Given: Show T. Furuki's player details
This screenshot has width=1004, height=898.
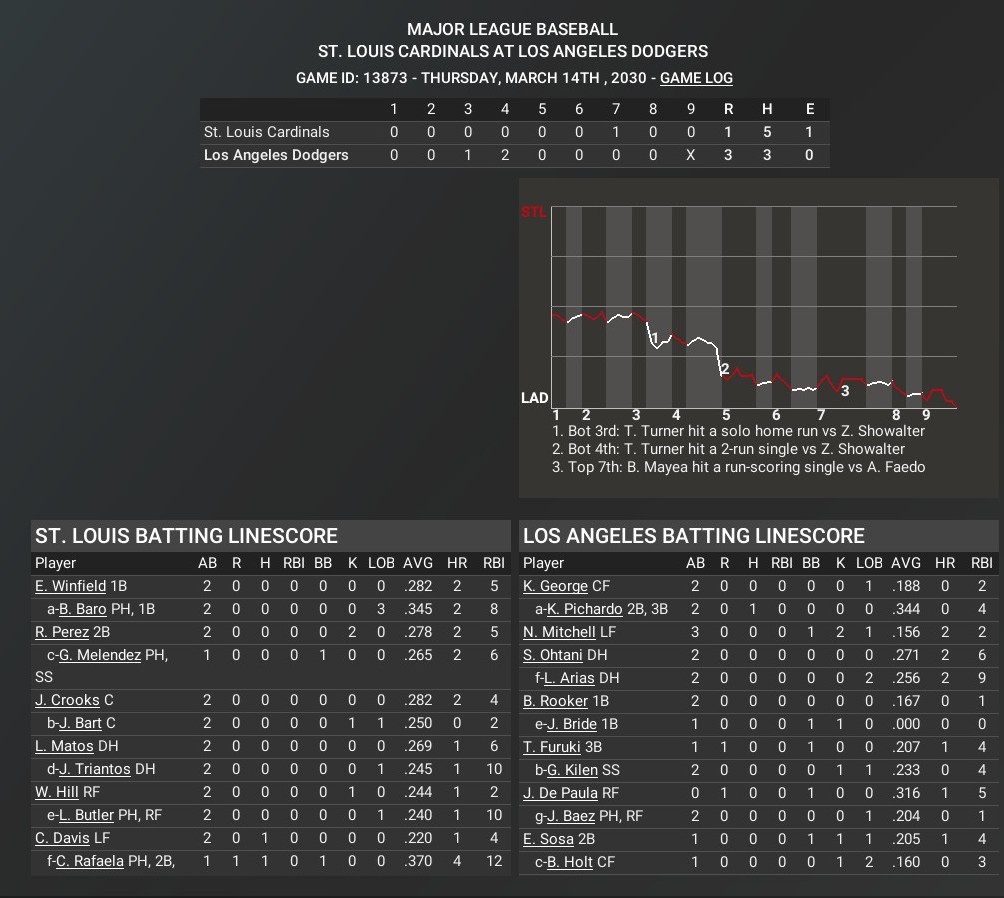Looking at the screenshot, I should 553,746.
